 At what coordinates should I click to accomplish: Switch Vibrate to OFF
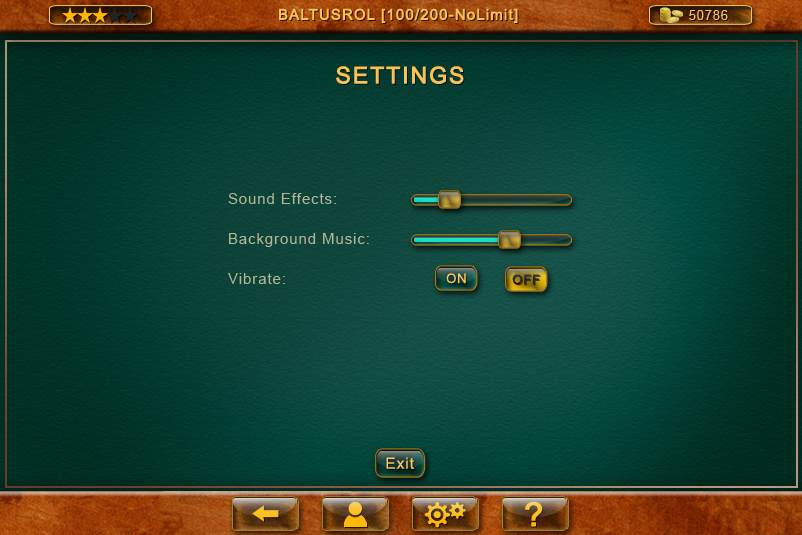(526, 280)
